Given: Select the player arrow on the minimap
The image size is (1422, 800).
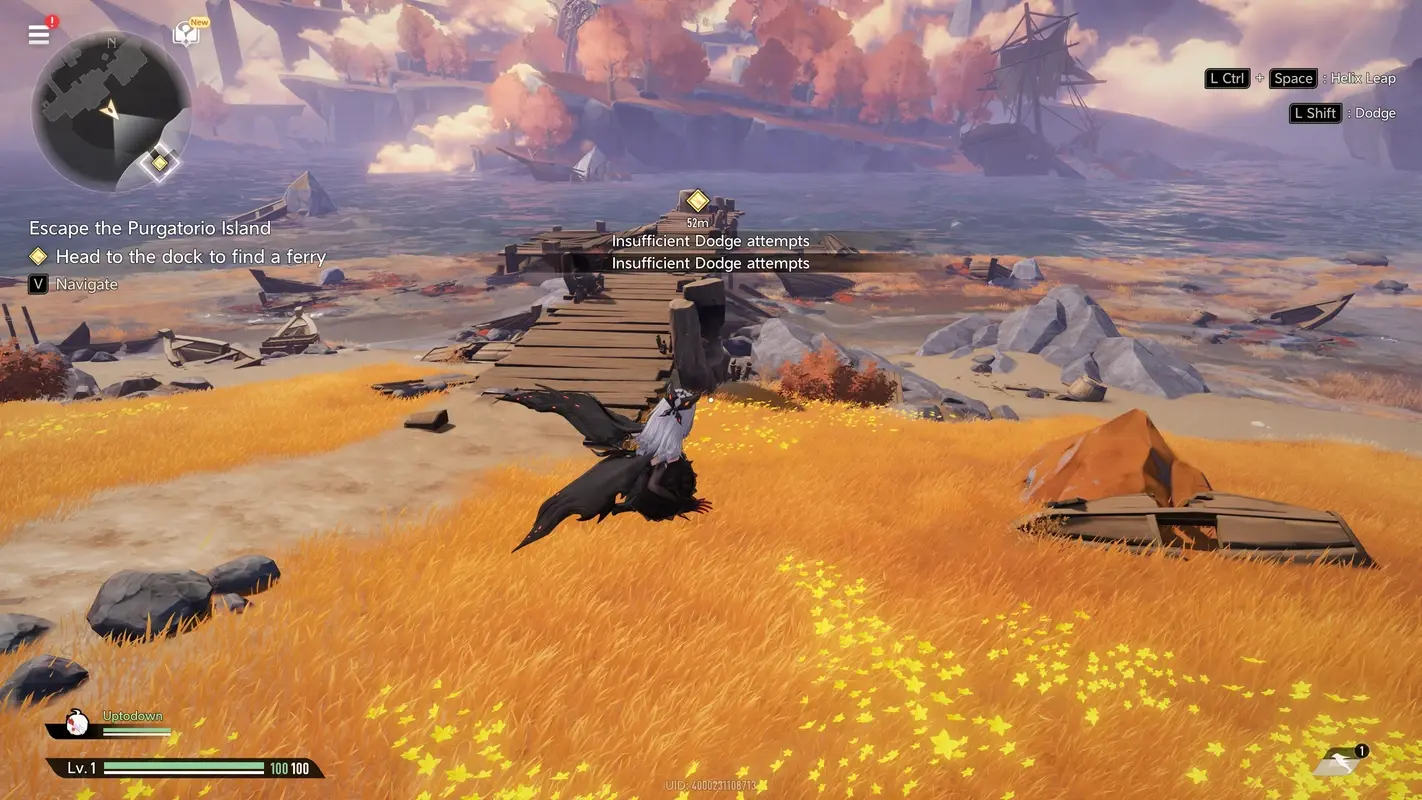Looking at the screenshot, I should click(x=110, y=110).
